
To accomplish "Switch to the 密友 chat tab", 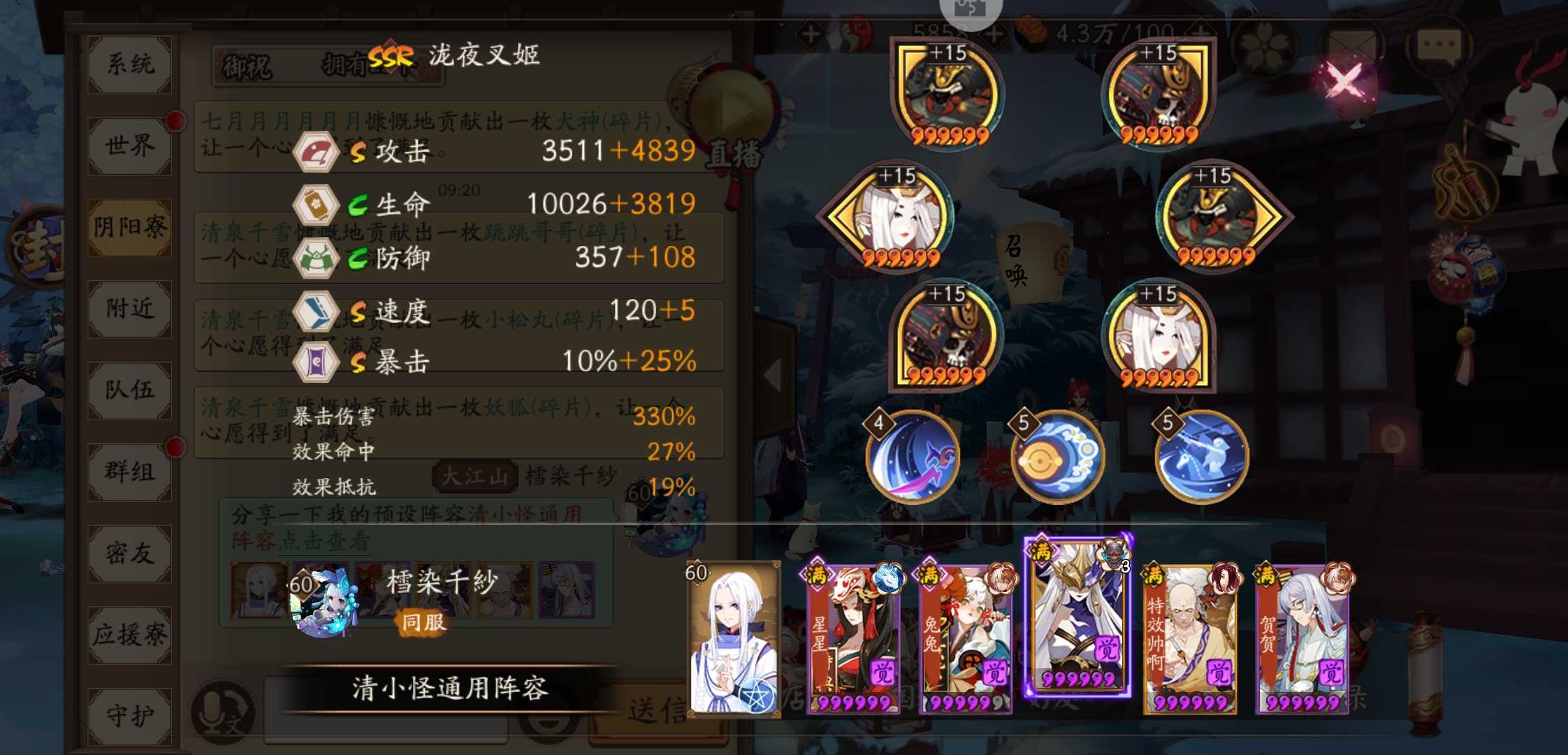I will click(129, 552).
